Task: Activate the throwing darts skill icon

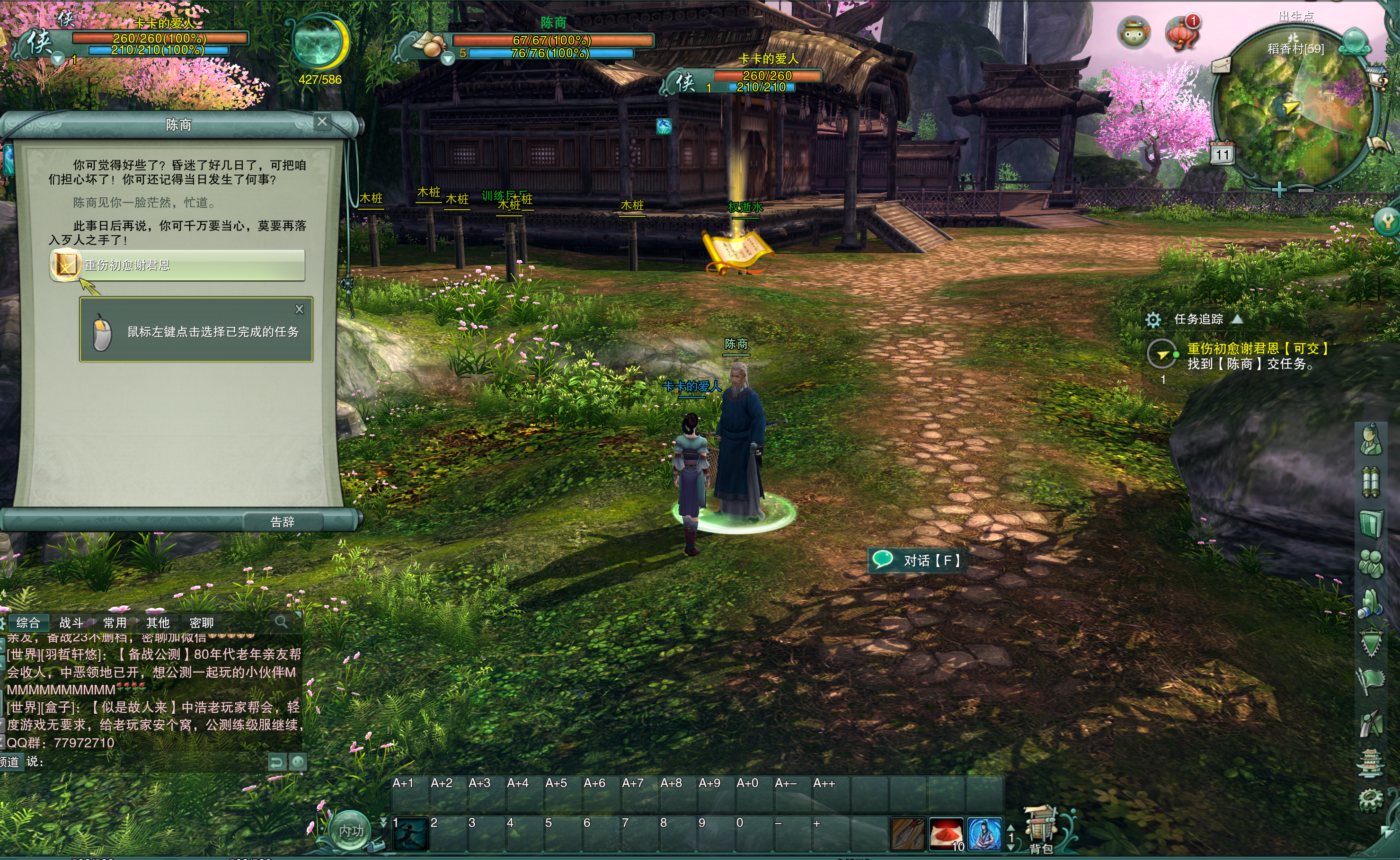Action: click(908, 834)
